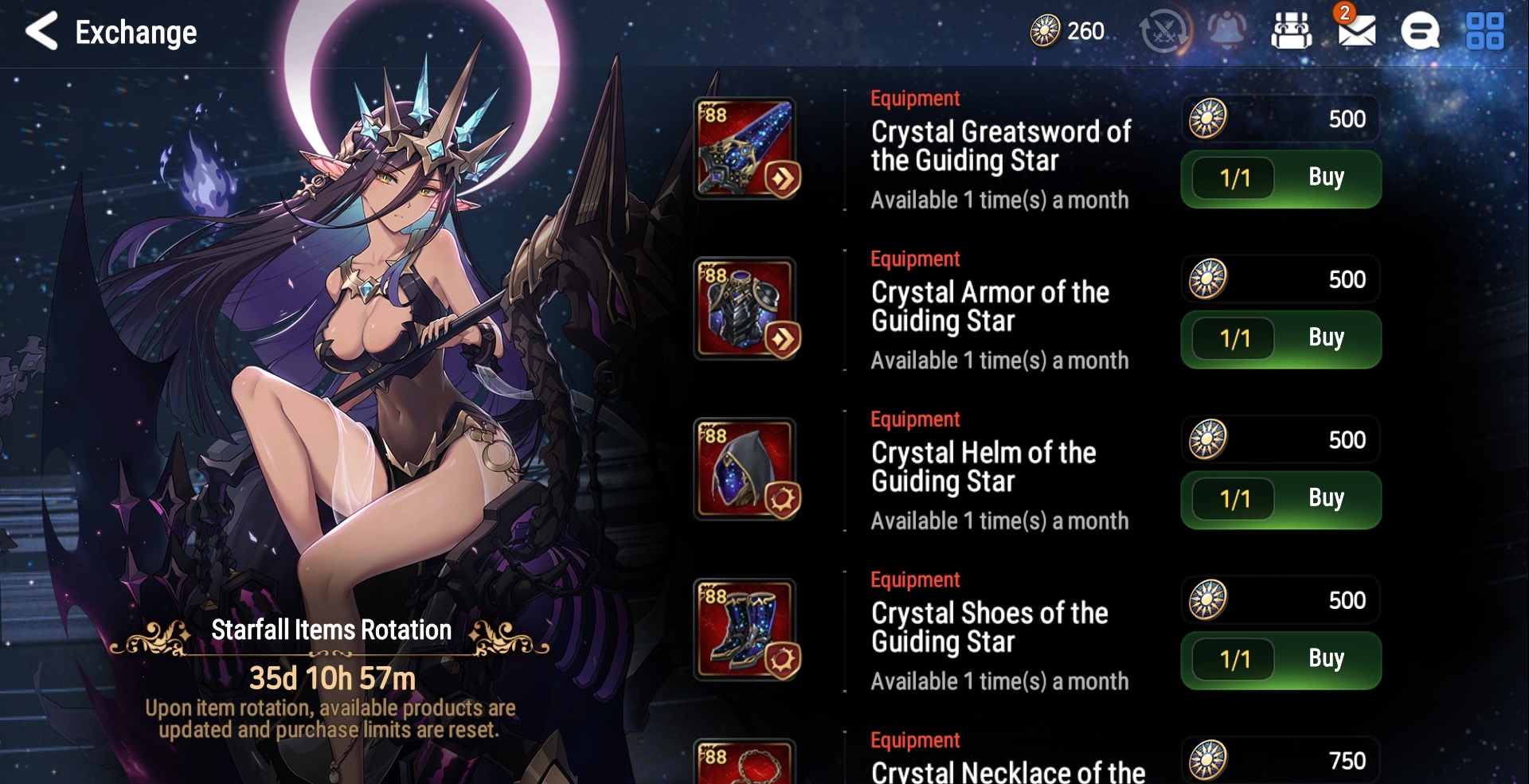Viewport: 1529px width, 784px height.
Task: Inspect the Crystal Helm item icon
Action: pyautogui.click(x=746, y=470)
